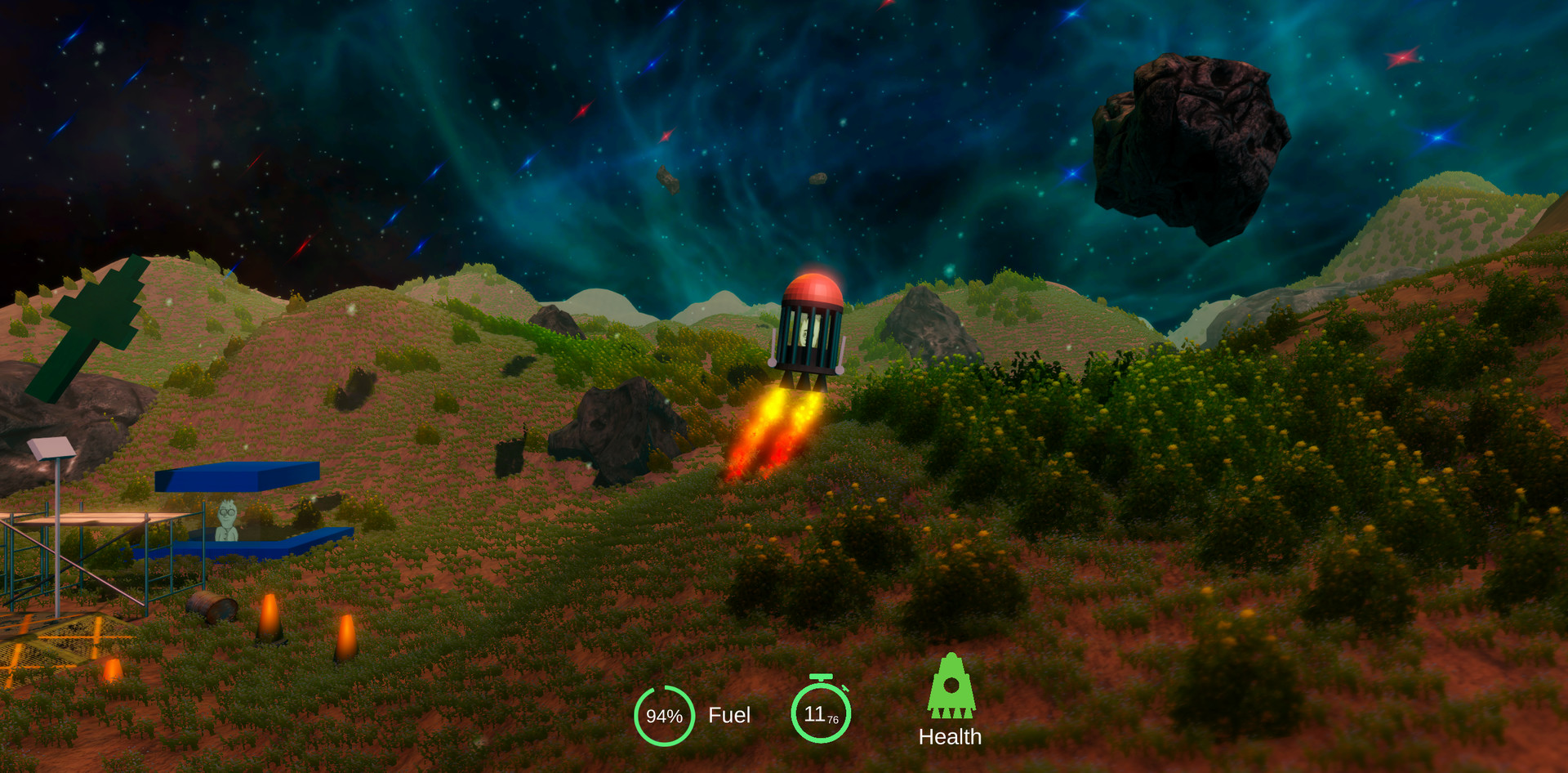Click the timer reading 11.76
1568x773 pixels.
(x=820, y=712)
